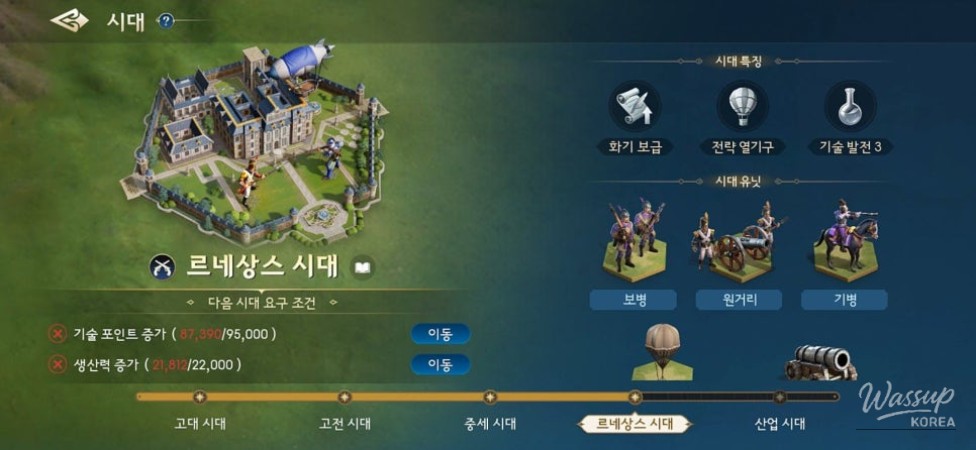Open the book icon beside 르네상스 시대
This screenshot has width=976, height=450.
(363, 267)
